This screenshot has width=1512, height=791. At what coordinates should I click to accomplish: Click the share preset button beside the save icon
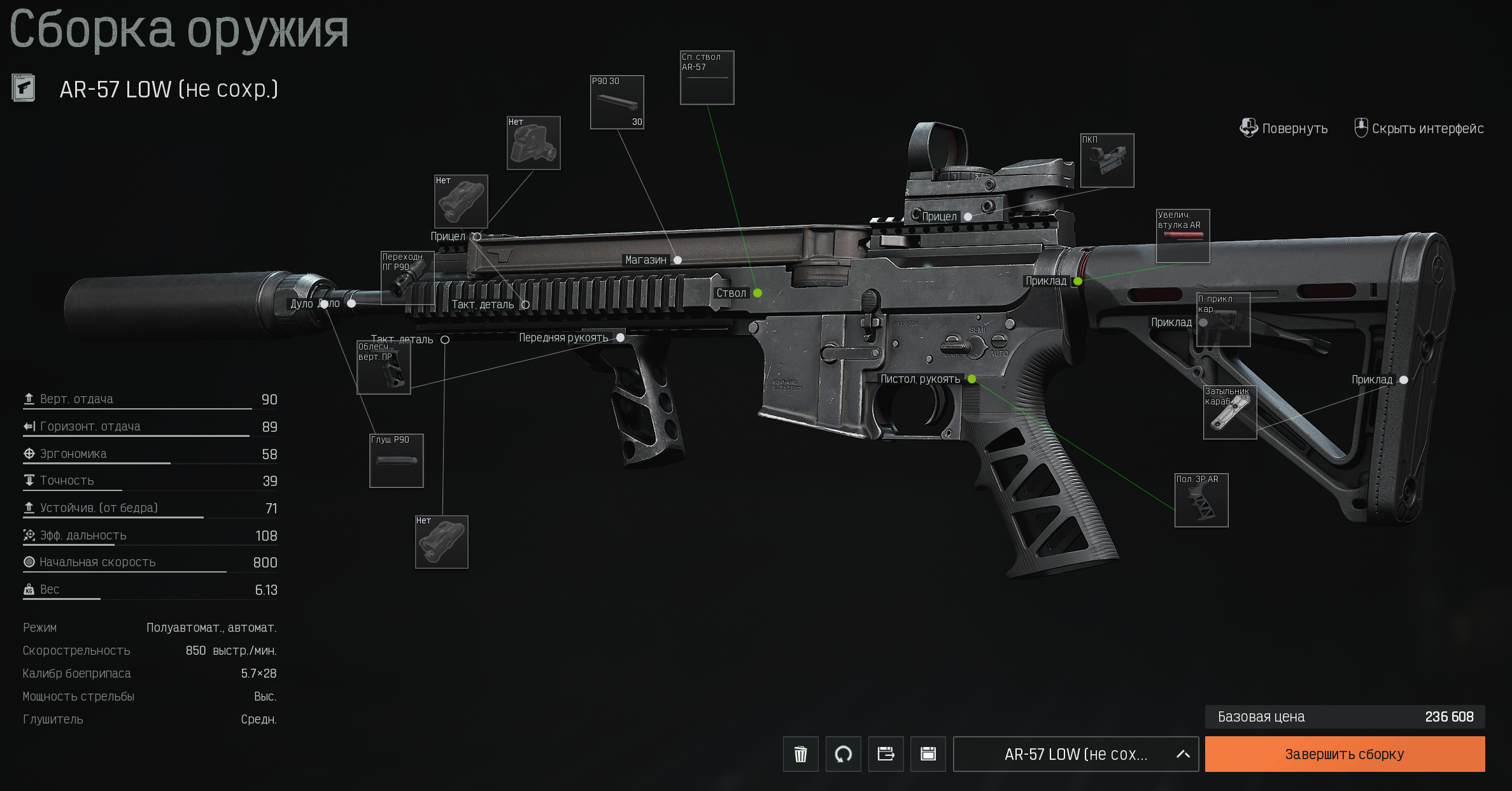point(886,754)
